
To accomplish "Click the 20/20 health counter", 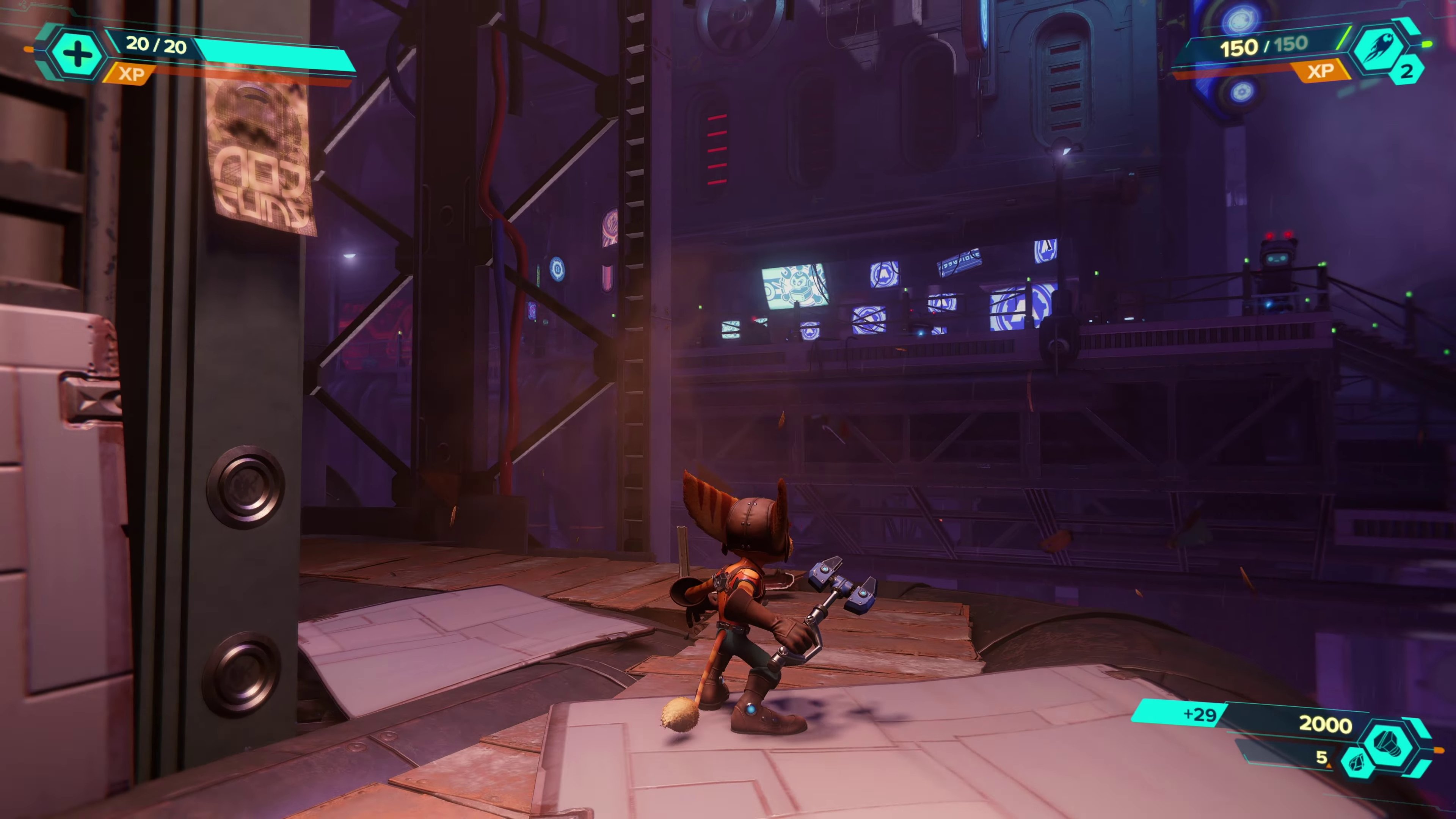I will click(155, 45).
